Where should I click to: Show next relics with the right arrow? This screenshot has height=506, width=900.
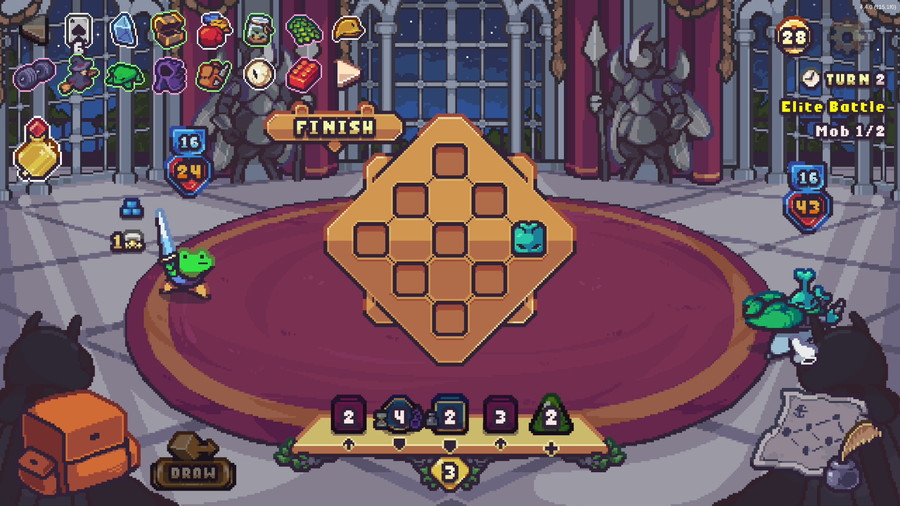pos(347,73)
